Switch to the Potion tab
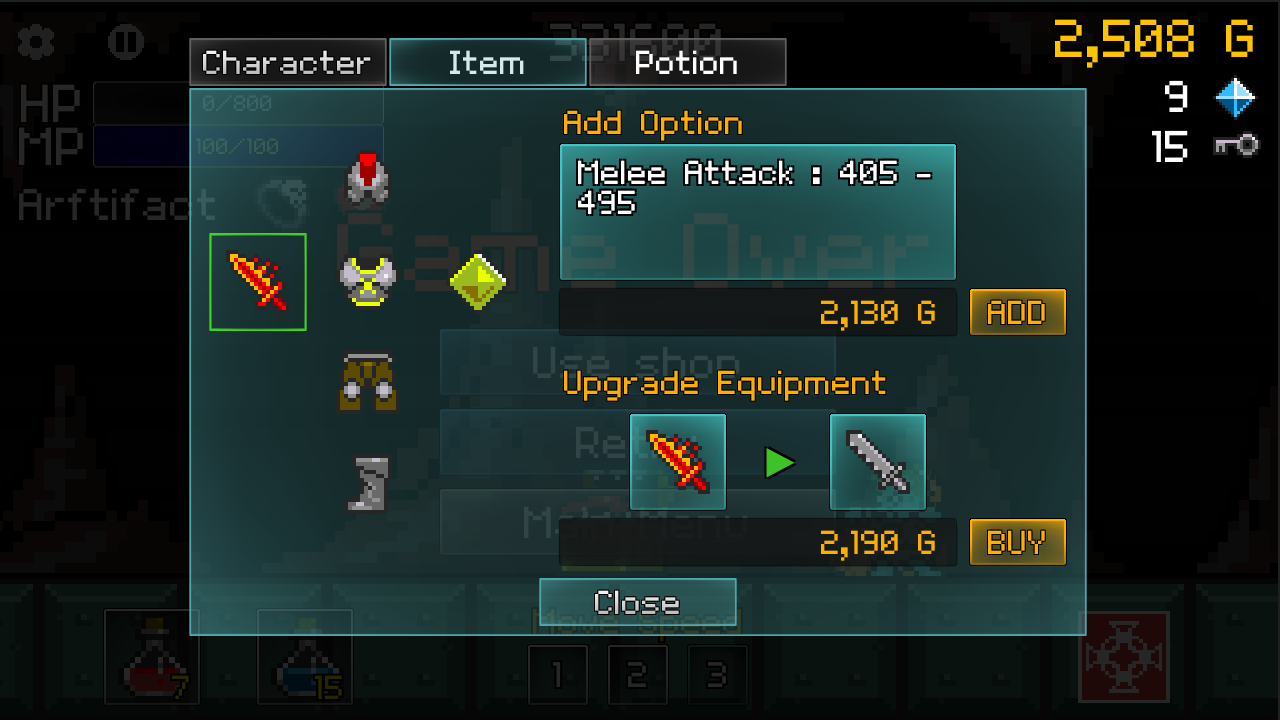 (x=687, y=62)
